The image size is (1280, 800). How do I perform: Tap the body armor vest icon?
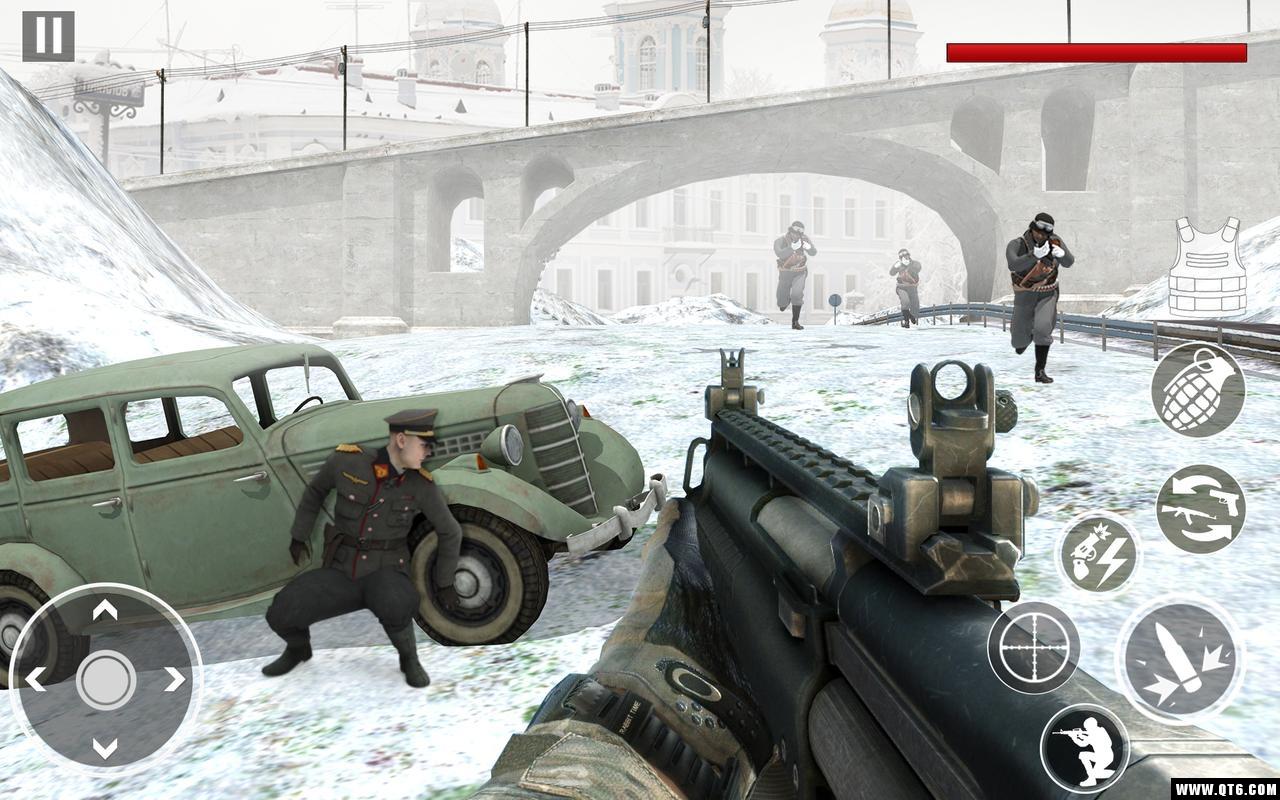click(1208, 266)
